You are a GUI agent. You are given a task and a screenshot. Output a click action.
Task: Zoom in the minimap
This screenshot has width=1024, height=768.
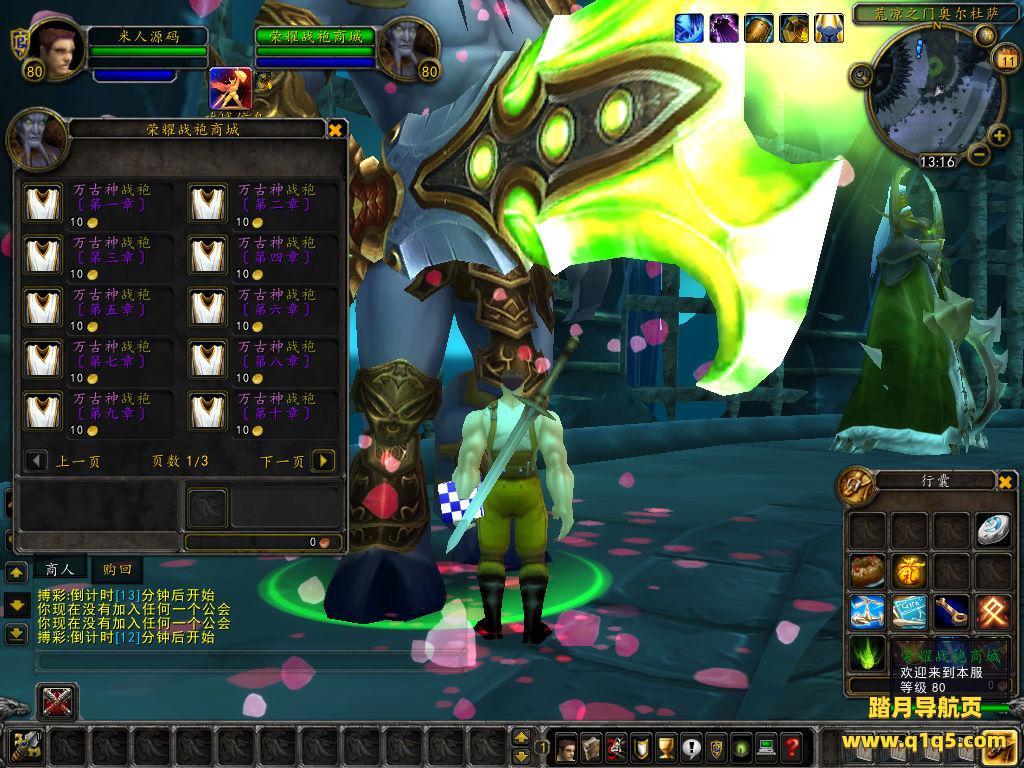click(x=998, y=136)
